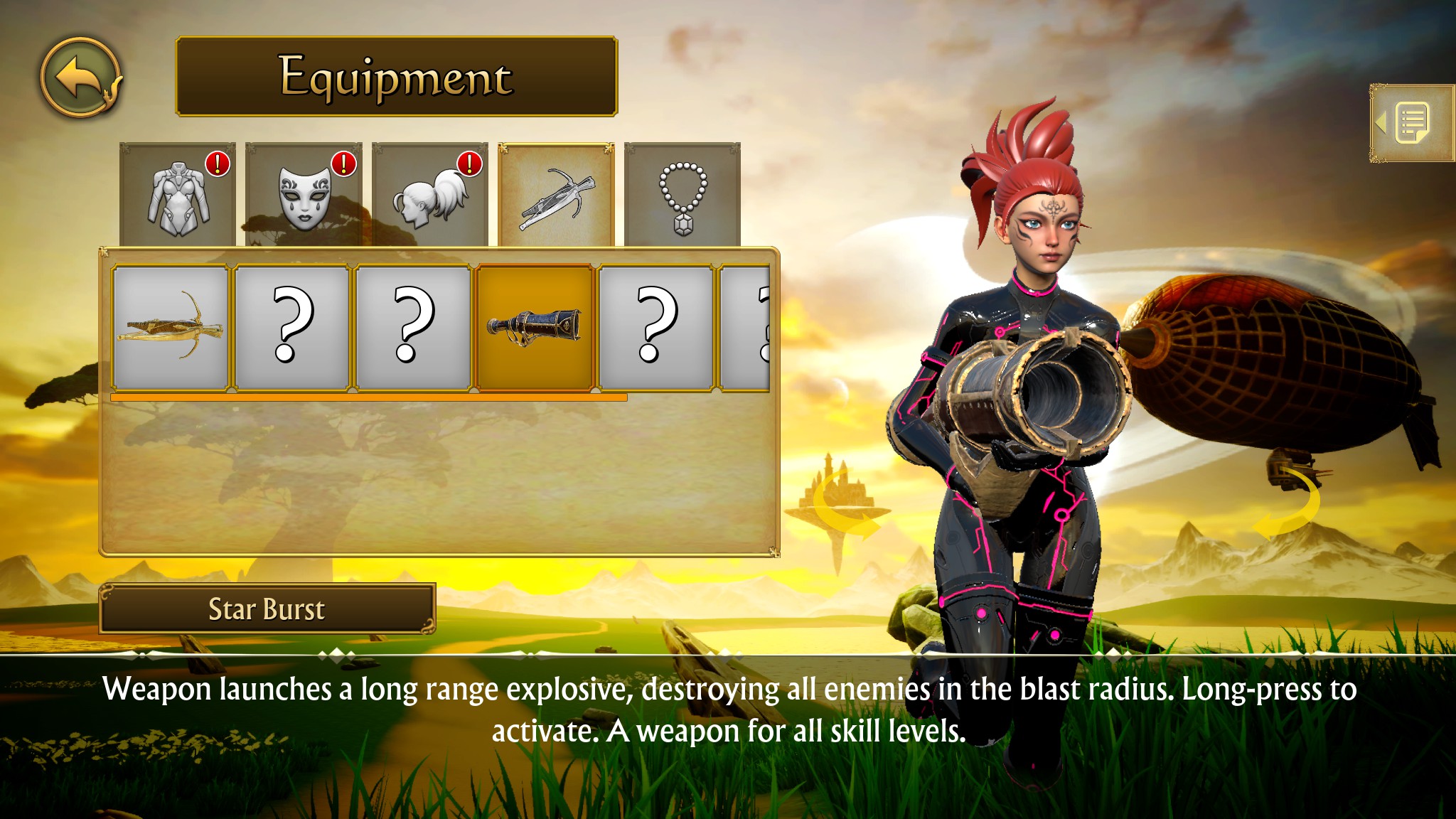Switch to the body armor category tab
The width and height of the screenshot is (1456, 819).
[x=178, y=195]
